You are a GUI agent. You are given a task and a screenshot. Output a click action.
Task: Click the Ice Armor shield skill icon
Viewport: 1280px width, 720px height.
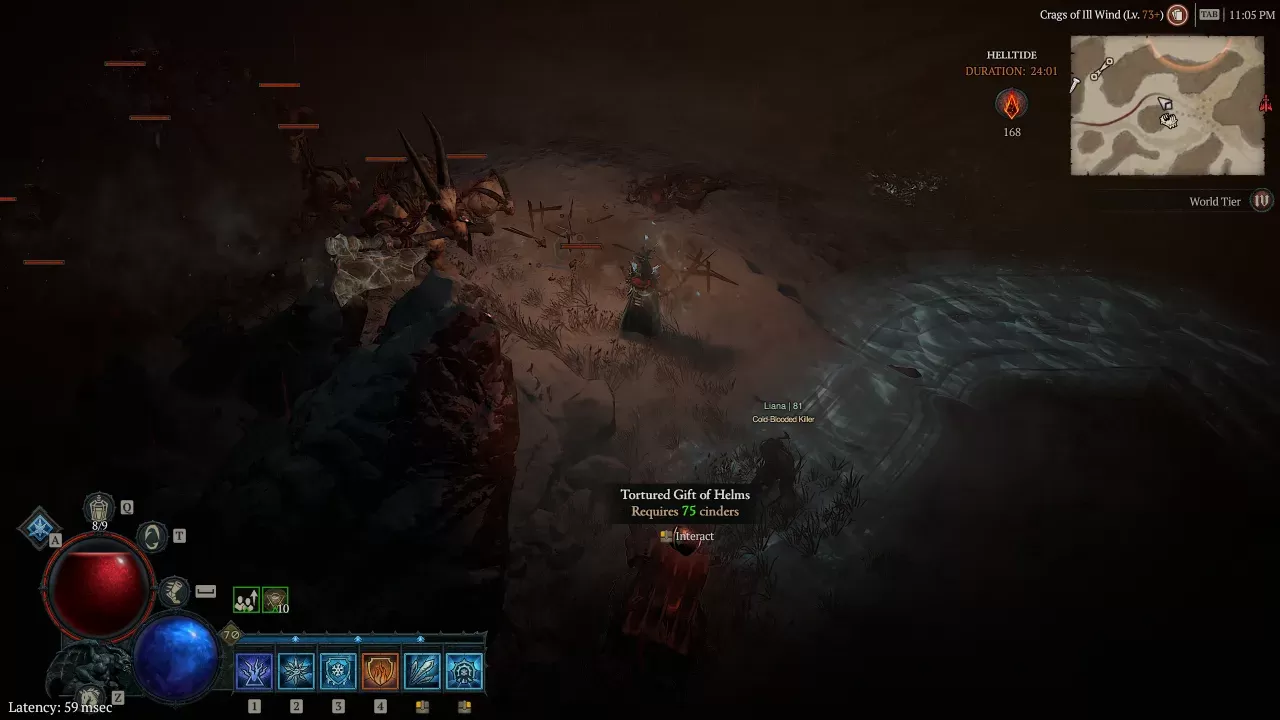pos(337,670)
